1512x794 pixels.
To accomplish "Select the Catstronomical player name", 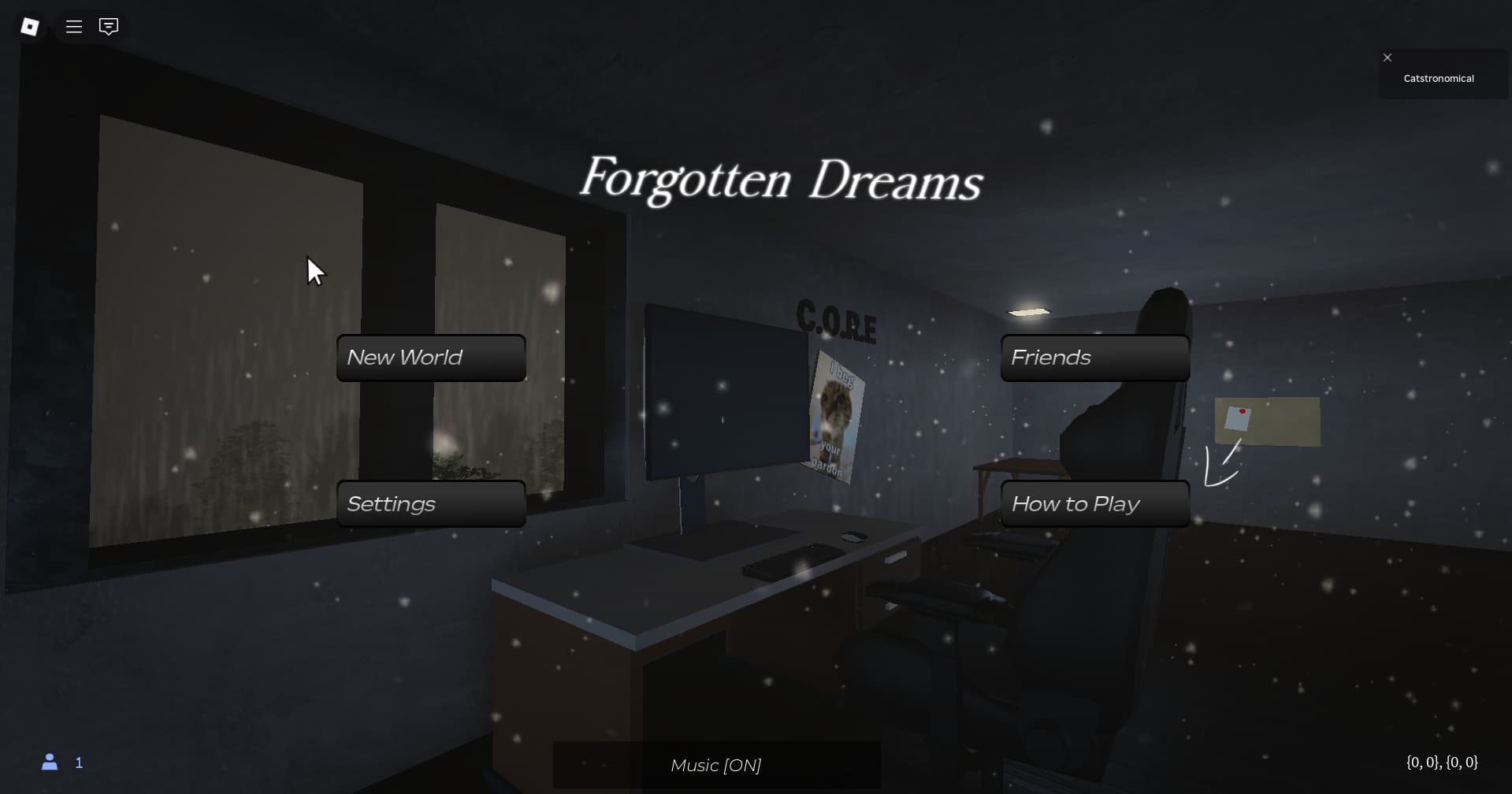I will pyautogui.click(x=1439, y=78).
